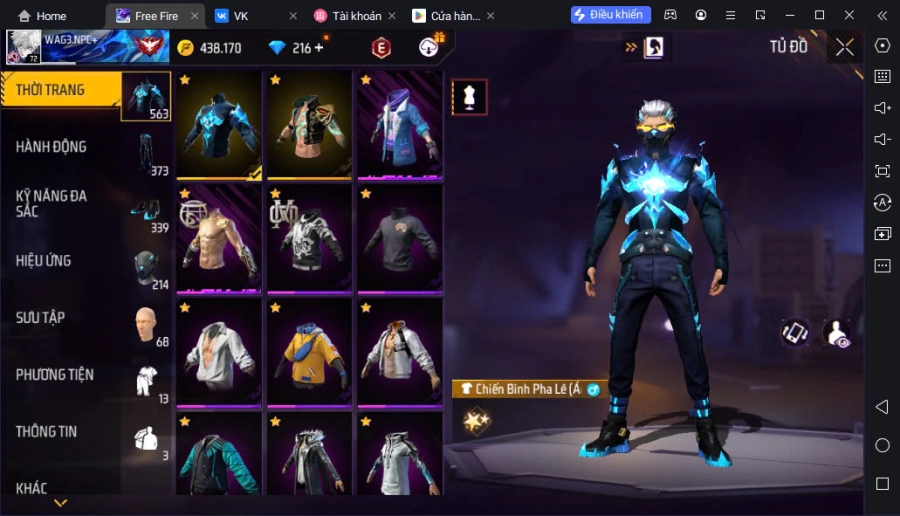Expand the category list down arrow
This screenshot has width=900, height=516.
point(60,502)
